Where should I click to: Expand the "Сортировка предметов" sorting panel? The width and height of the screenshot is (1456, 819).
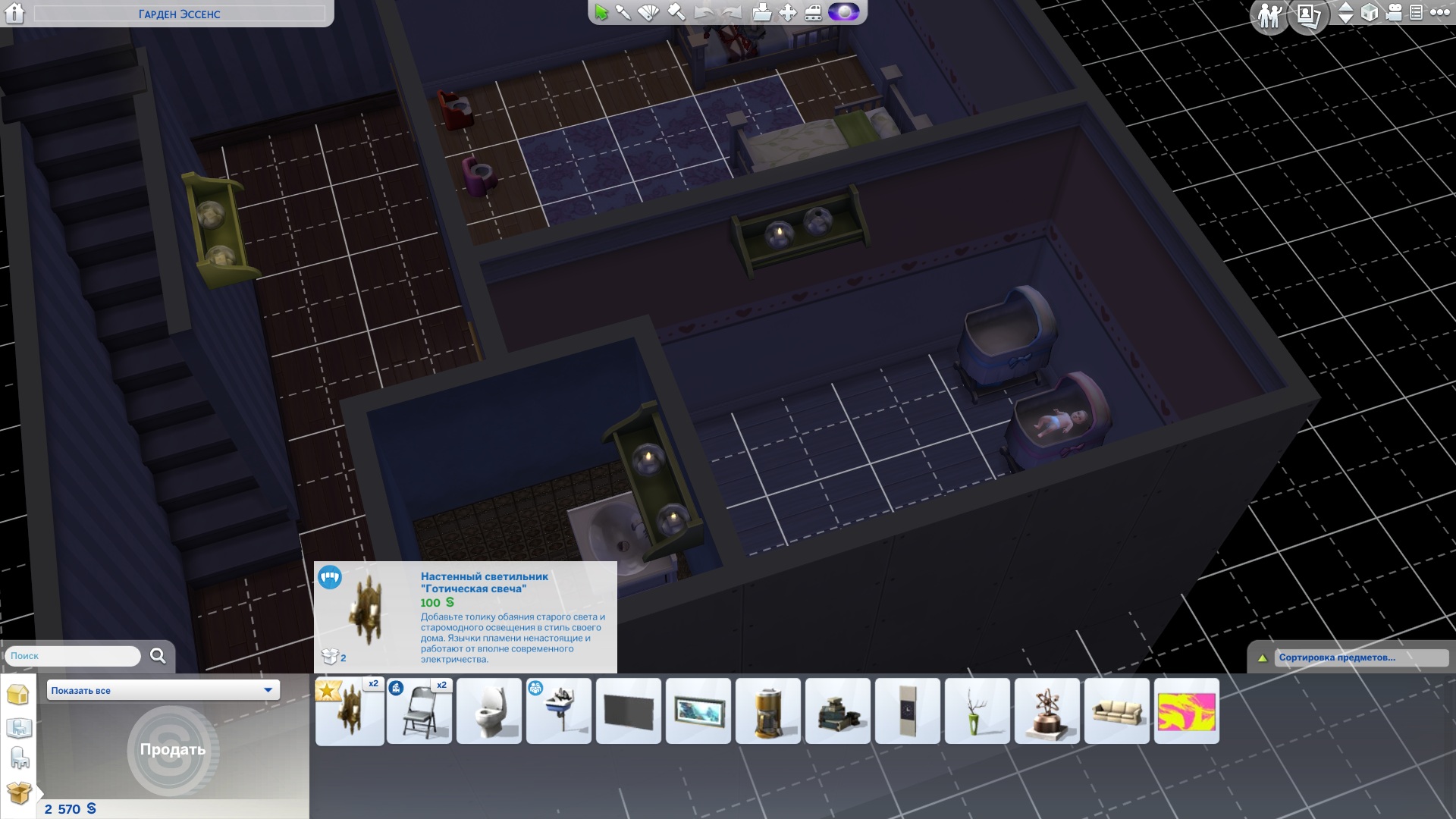click(x=1263, y=658)
